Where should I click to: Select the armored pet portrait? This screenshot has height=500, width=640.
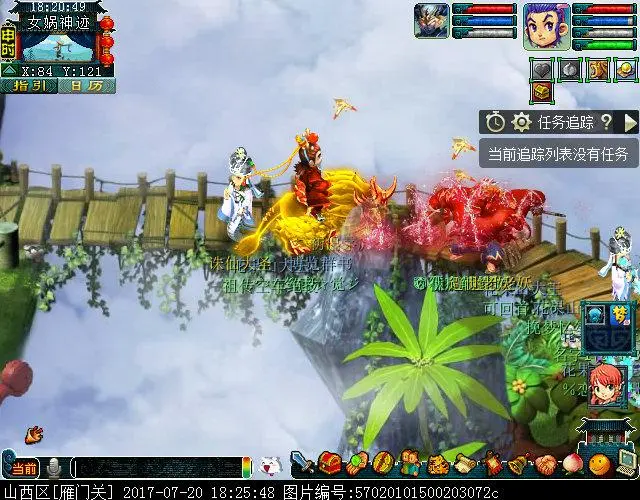432,21
